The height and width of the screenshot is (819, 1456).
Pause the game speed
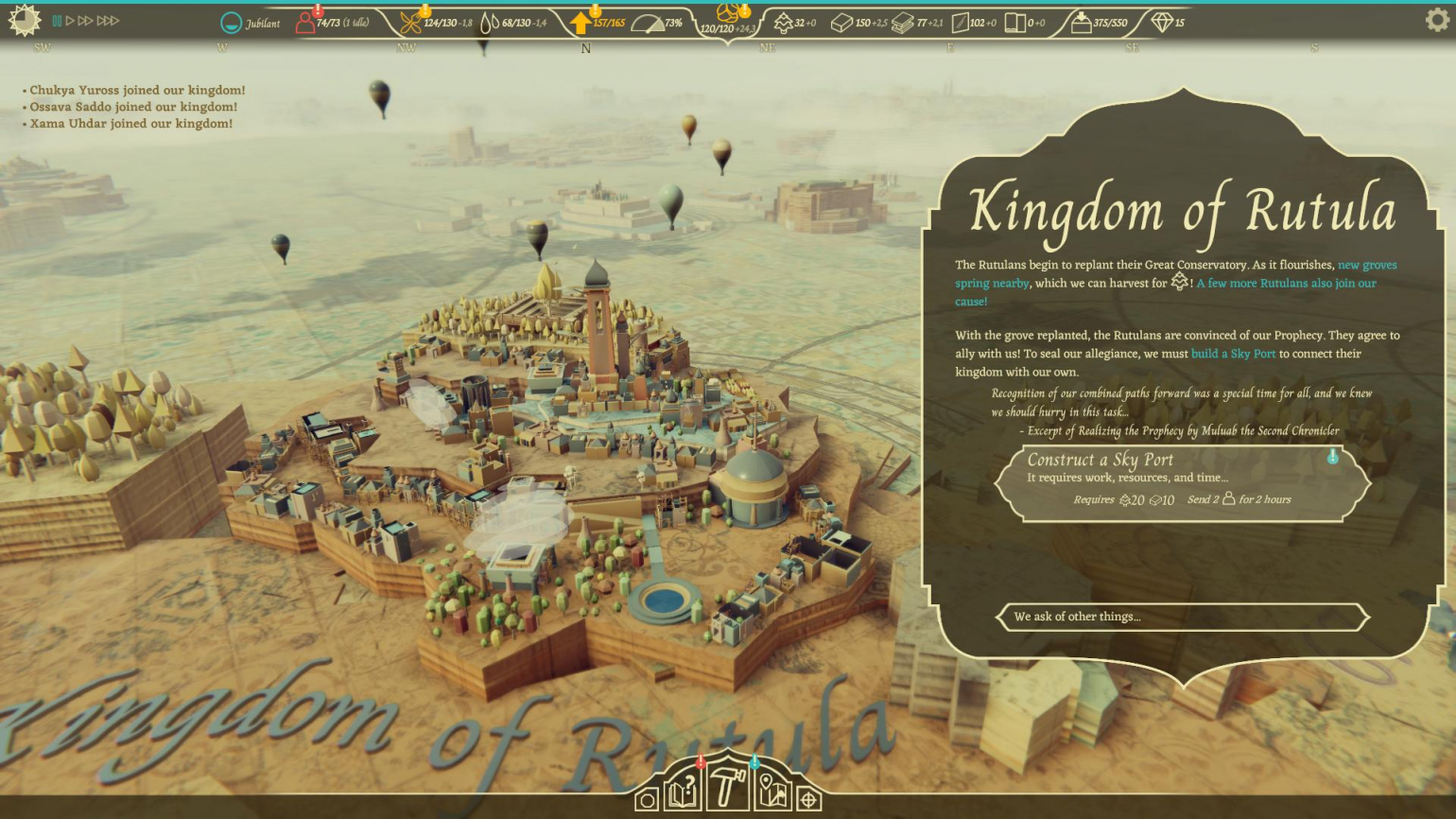(57, 21)
